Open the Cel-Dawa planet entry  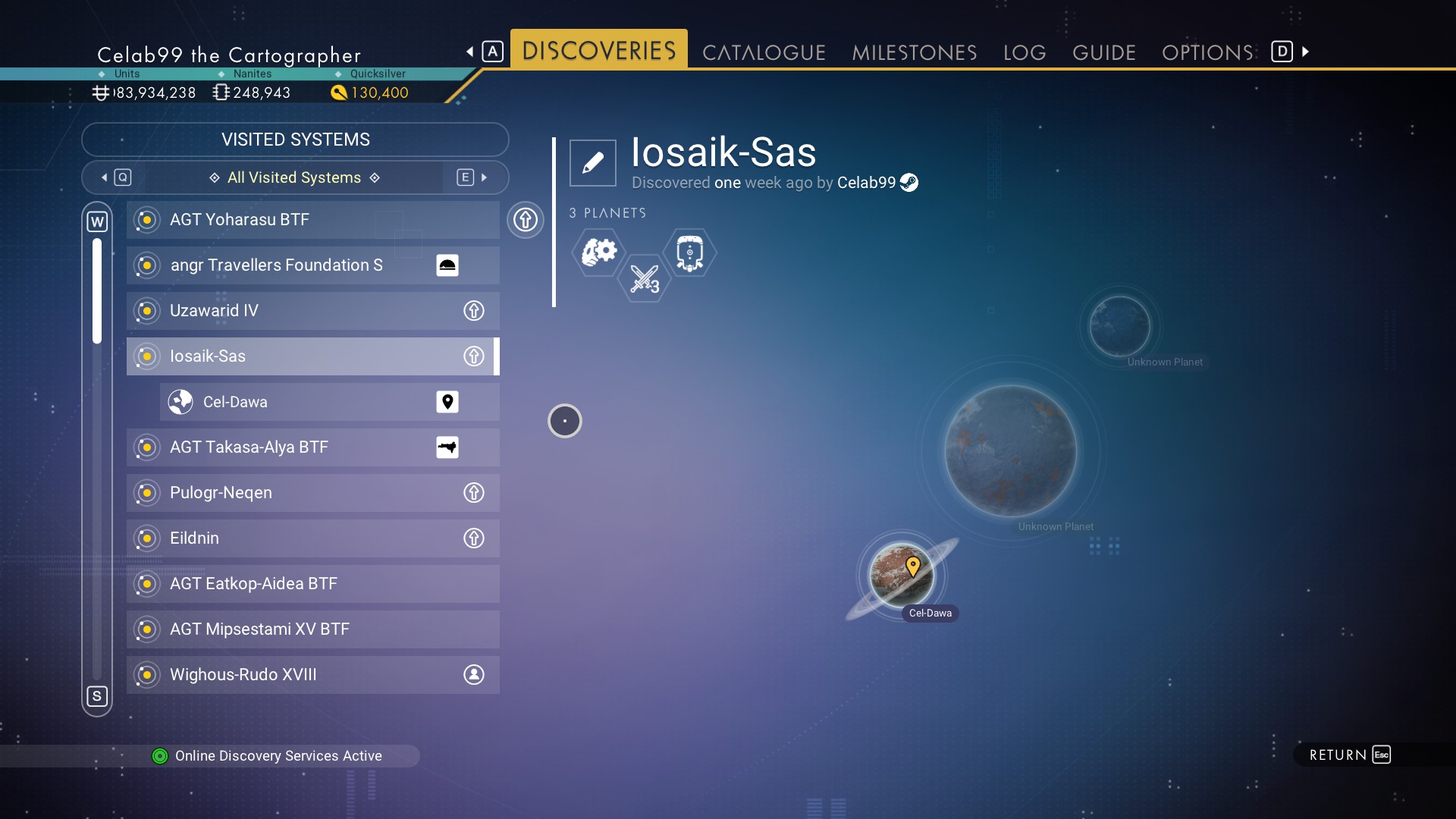(329, 402)
